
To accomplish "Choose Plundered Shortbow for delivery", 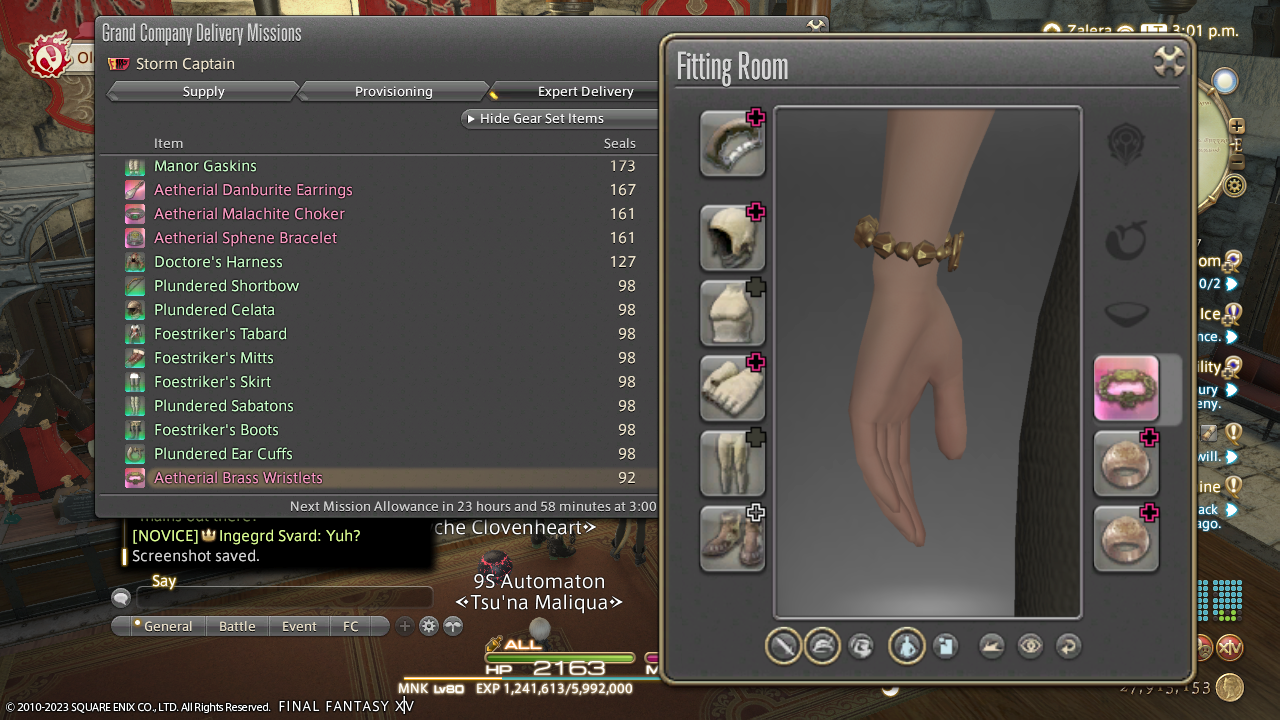I will pyautogui.click(x=226, y=286).
